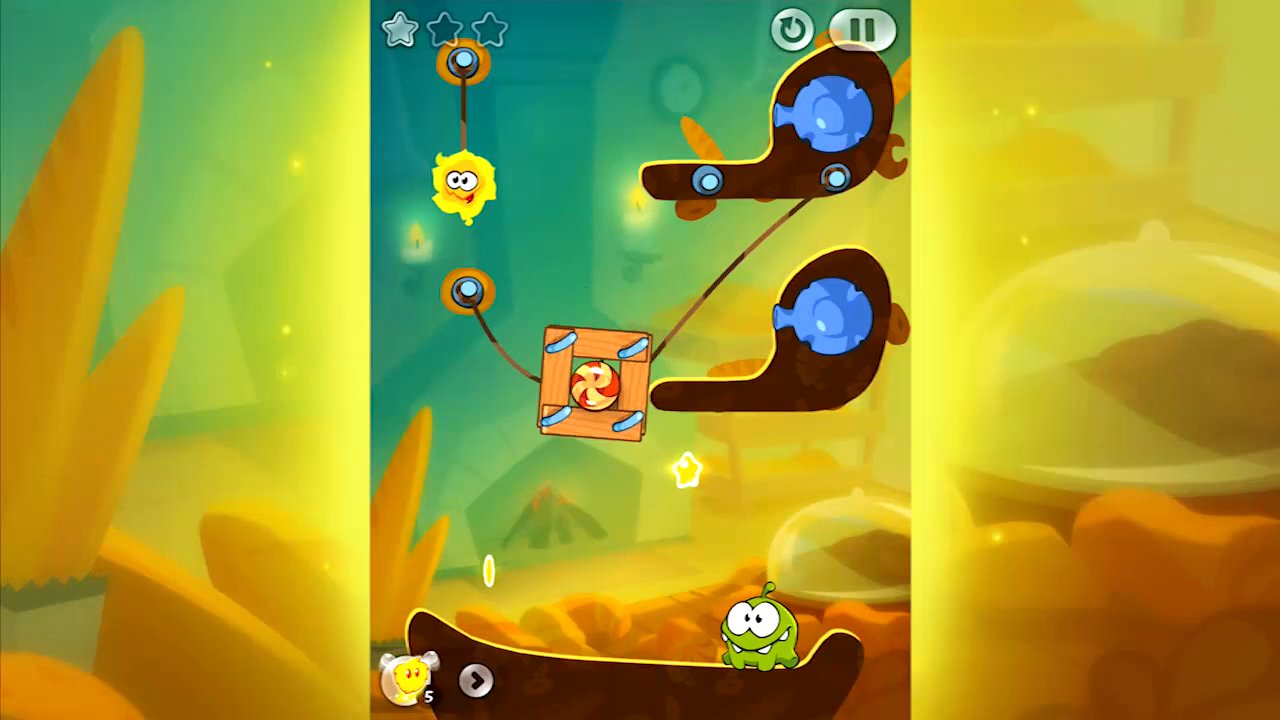The height and width of the screenshot is (720, 1280).
Task: Click the first star progress icon
Action: [399, 31]
